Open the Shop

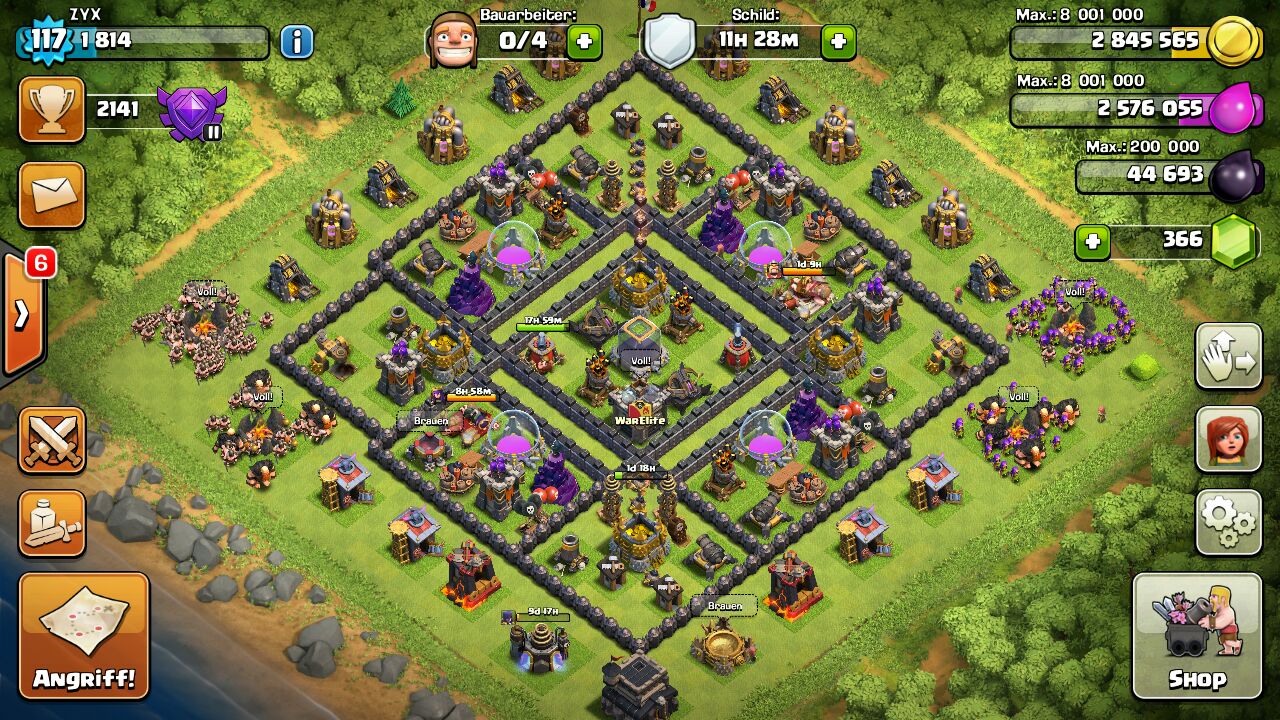[1197, 636]
